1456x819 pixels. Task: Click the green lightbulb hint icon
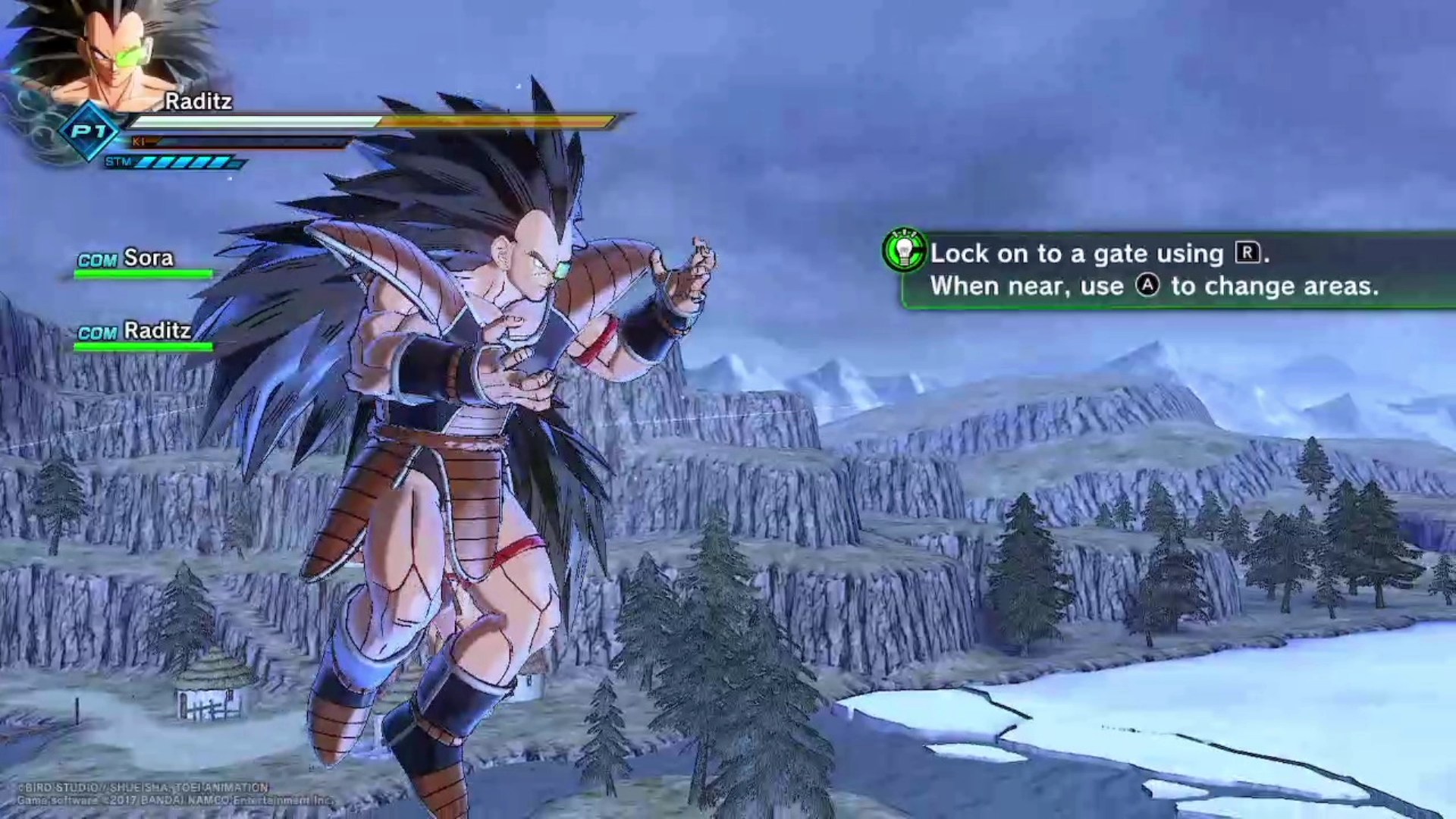tap(904, 250)
